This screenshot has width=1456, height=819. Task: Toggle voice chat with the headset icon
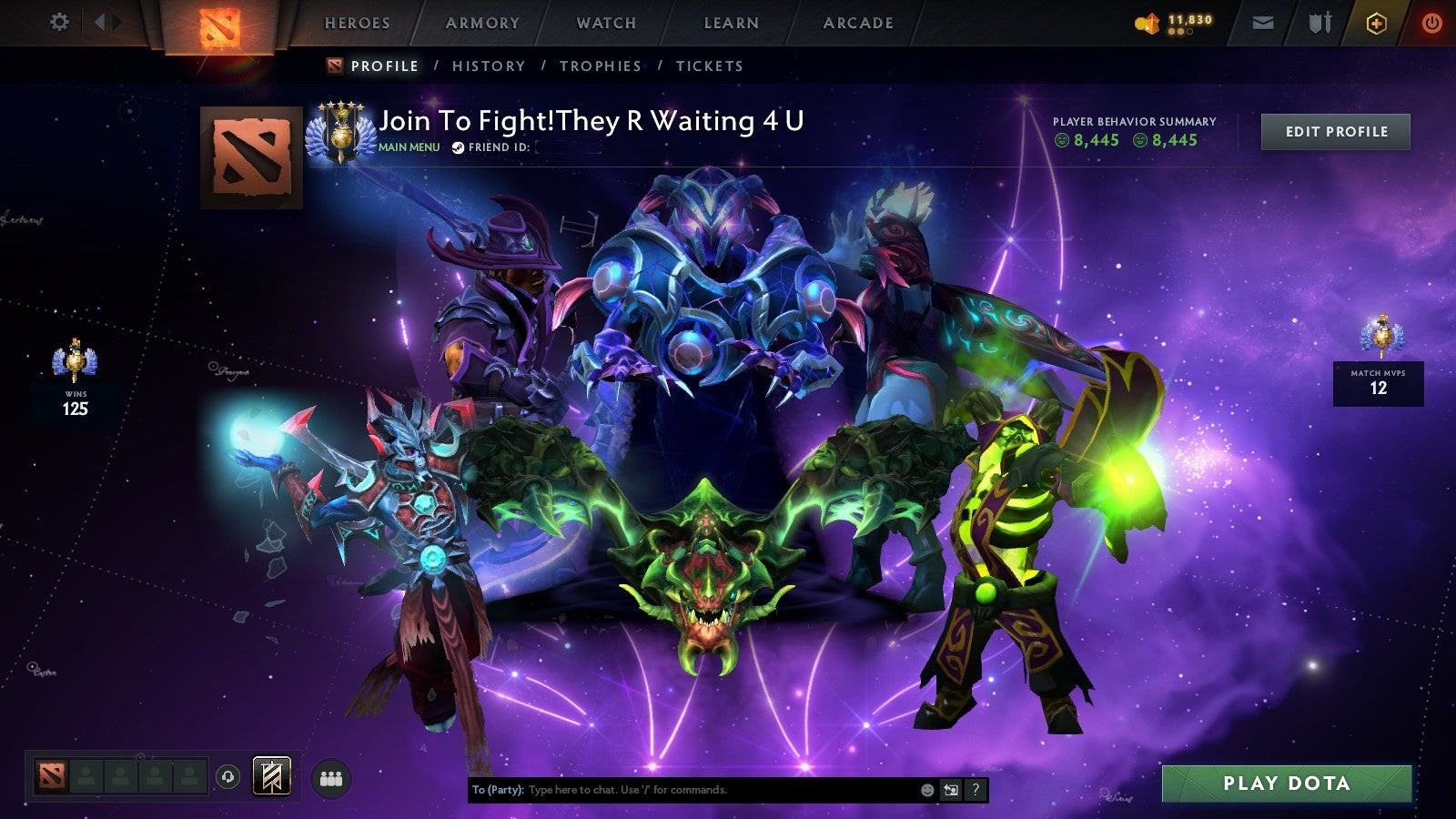coord(227,775)
